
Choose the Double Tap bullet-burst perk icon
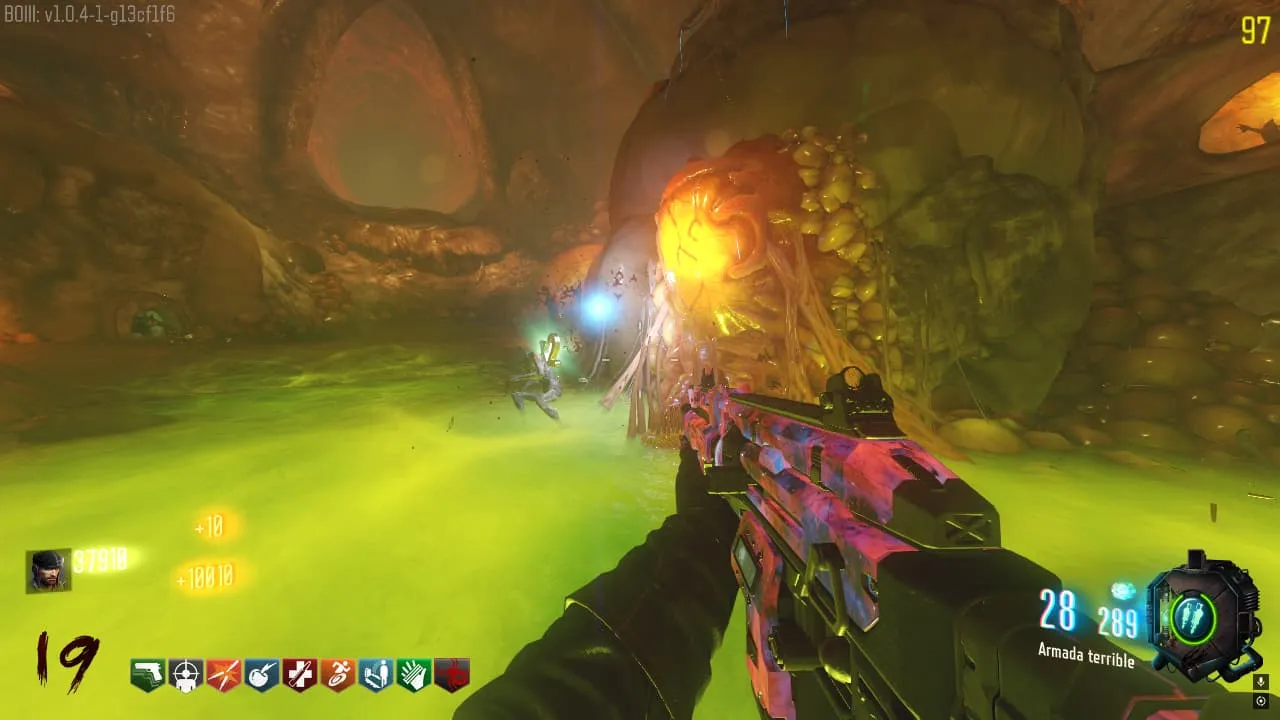pos(223,675)
